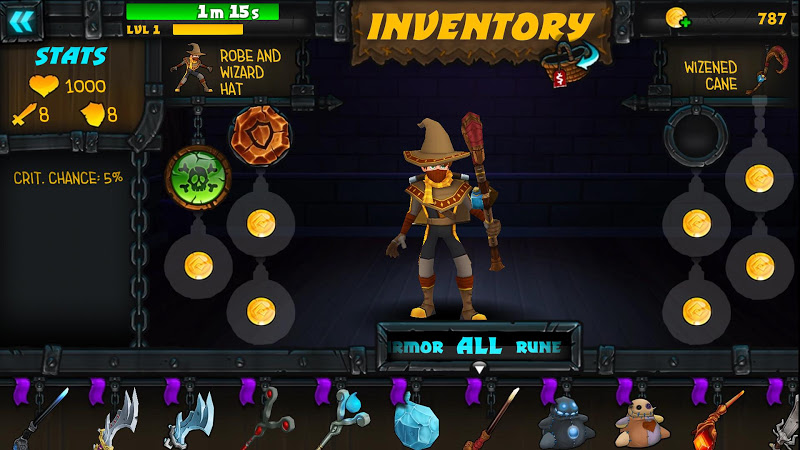Choose the blue water-drop staff
This screenshot has width=800, height=450.
(x=342, y=418)
